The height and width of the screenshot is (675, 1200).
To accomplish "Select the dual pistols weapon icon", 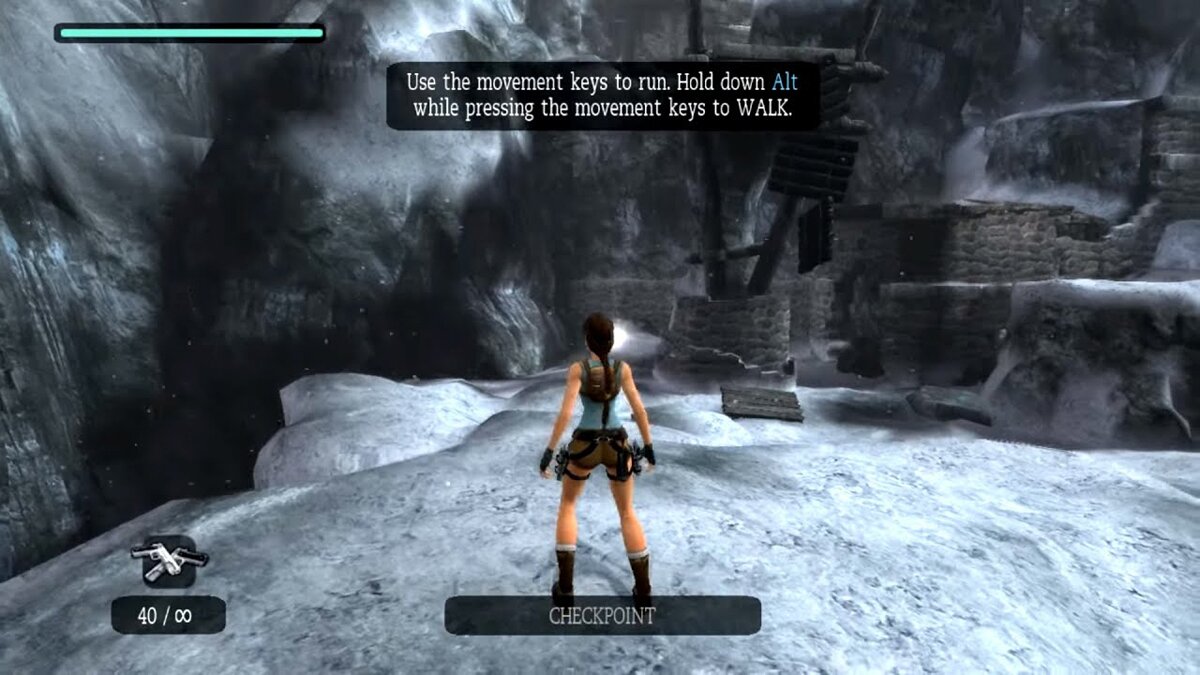I will tap(168, 560).
